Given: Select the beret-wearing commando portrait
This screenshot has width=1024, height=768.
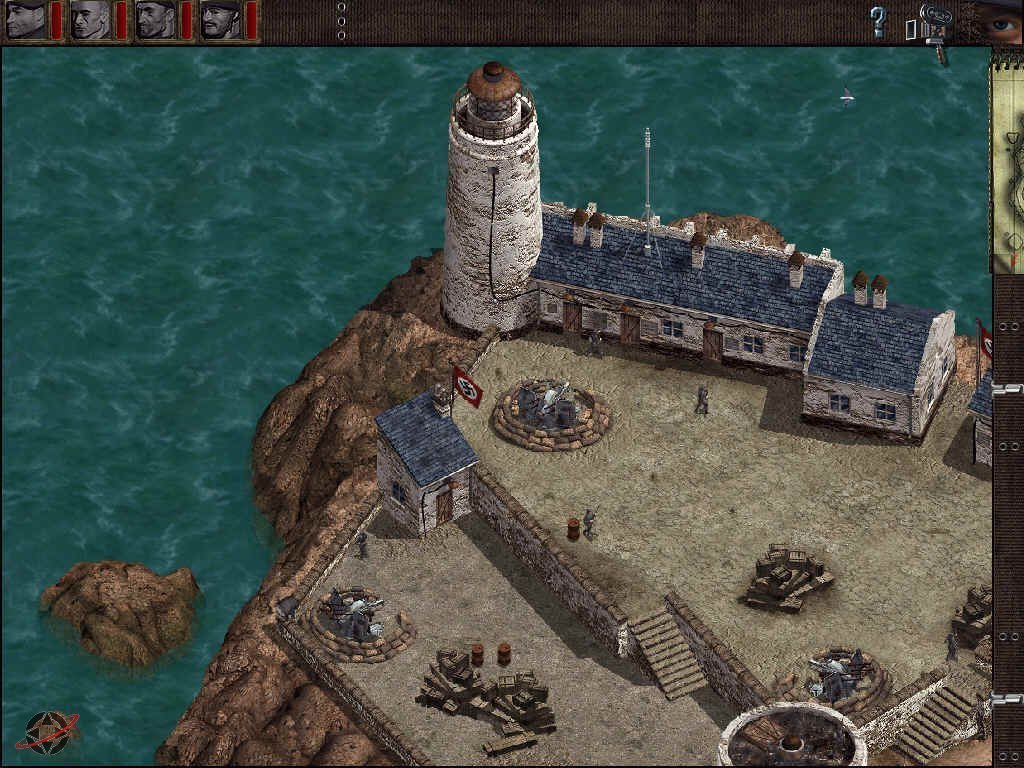Looking at the screenshot, I should coord(27,20).
